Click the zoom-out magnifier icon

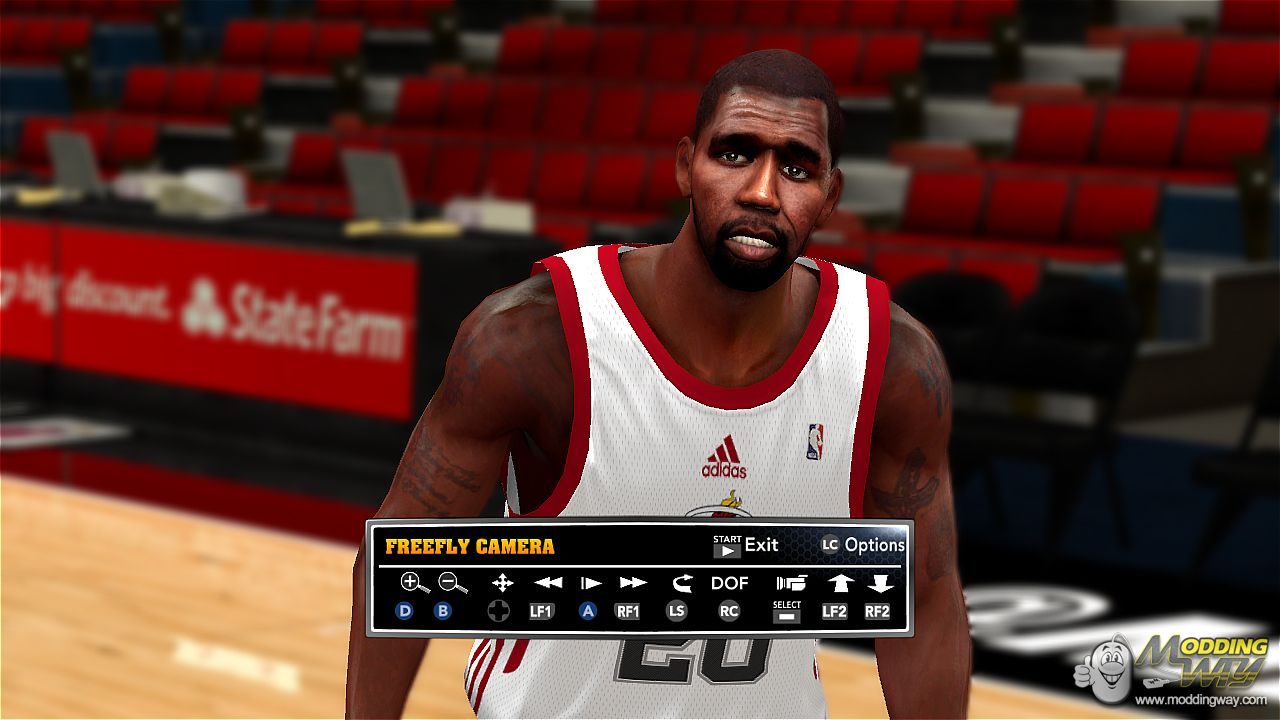(453, 582)
